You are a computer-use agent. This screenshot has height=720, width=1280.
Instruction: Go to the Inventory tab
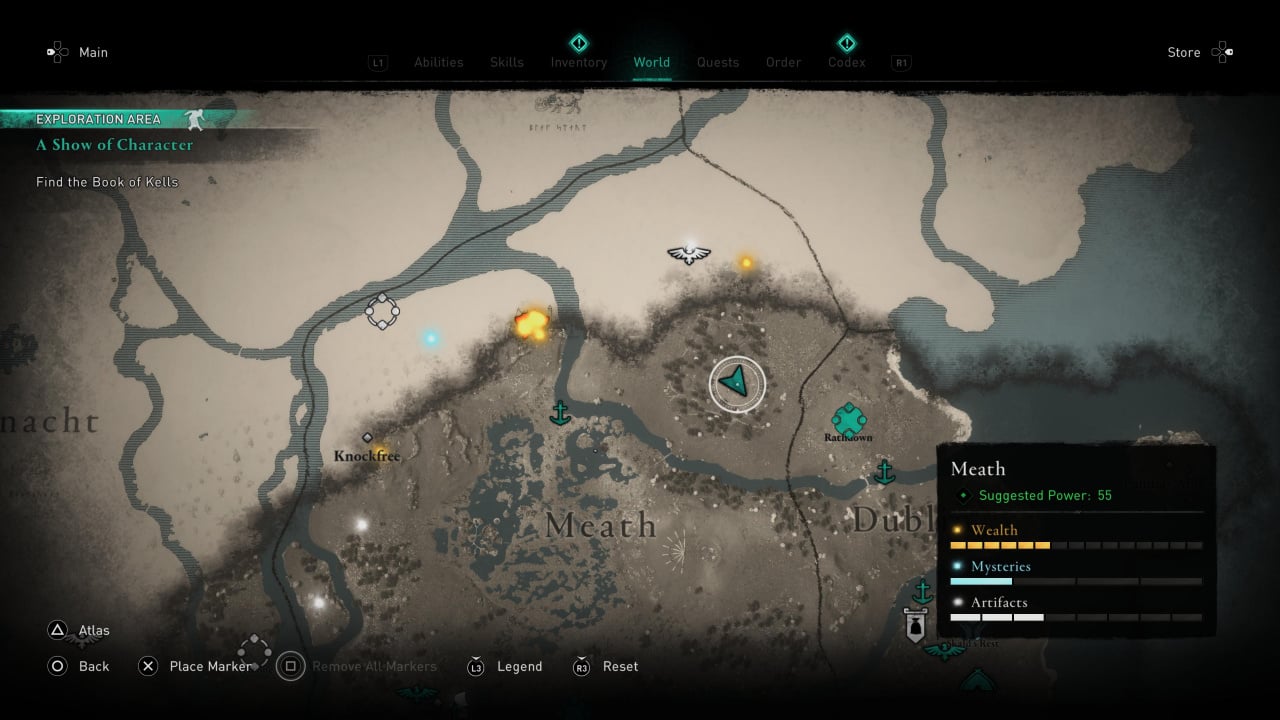coord(578,62)
